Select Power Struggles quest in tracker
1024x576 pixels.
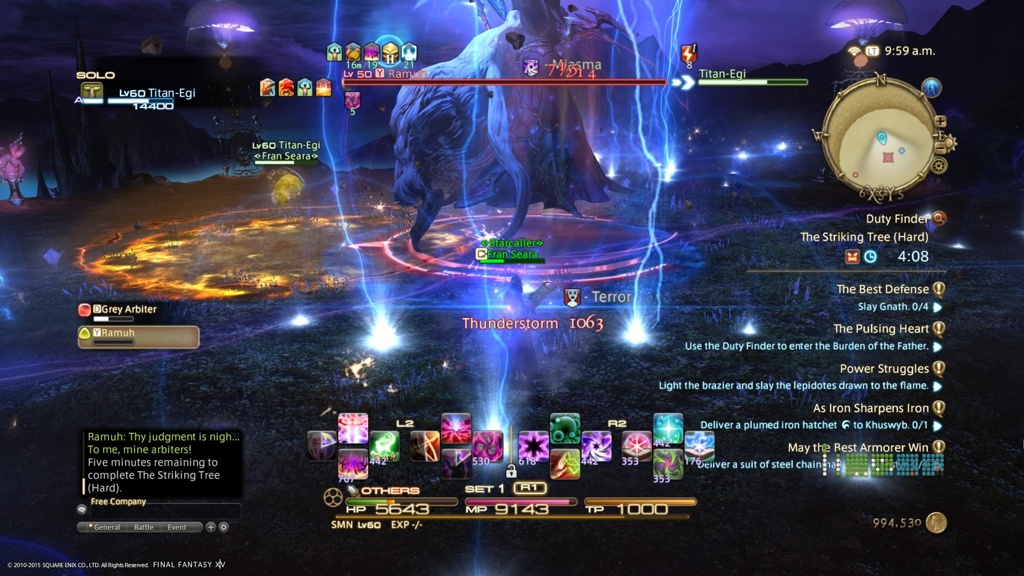(x=884, y=368)
